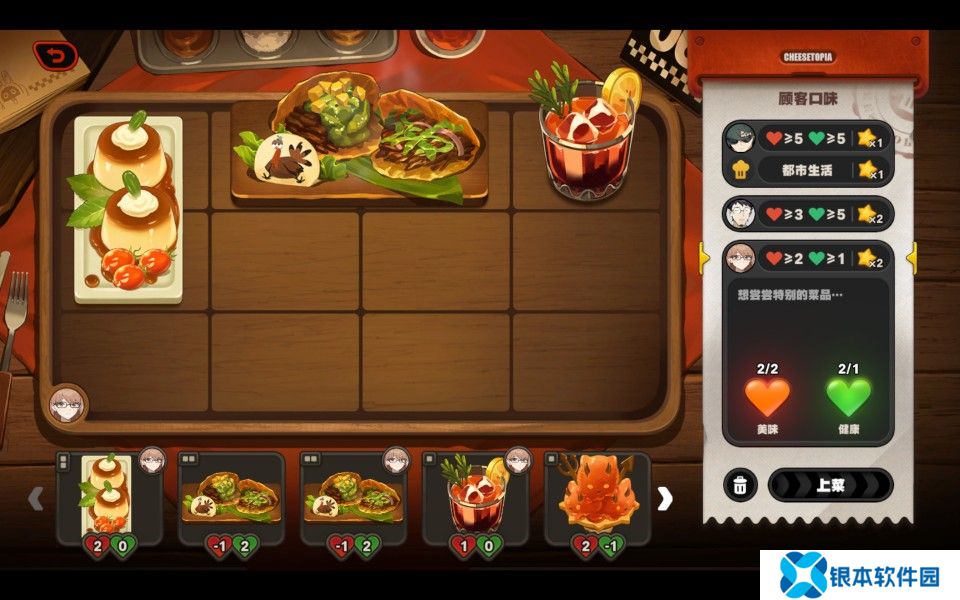Click the trash can button
960x600 pixels.
[x=739, y=485]
